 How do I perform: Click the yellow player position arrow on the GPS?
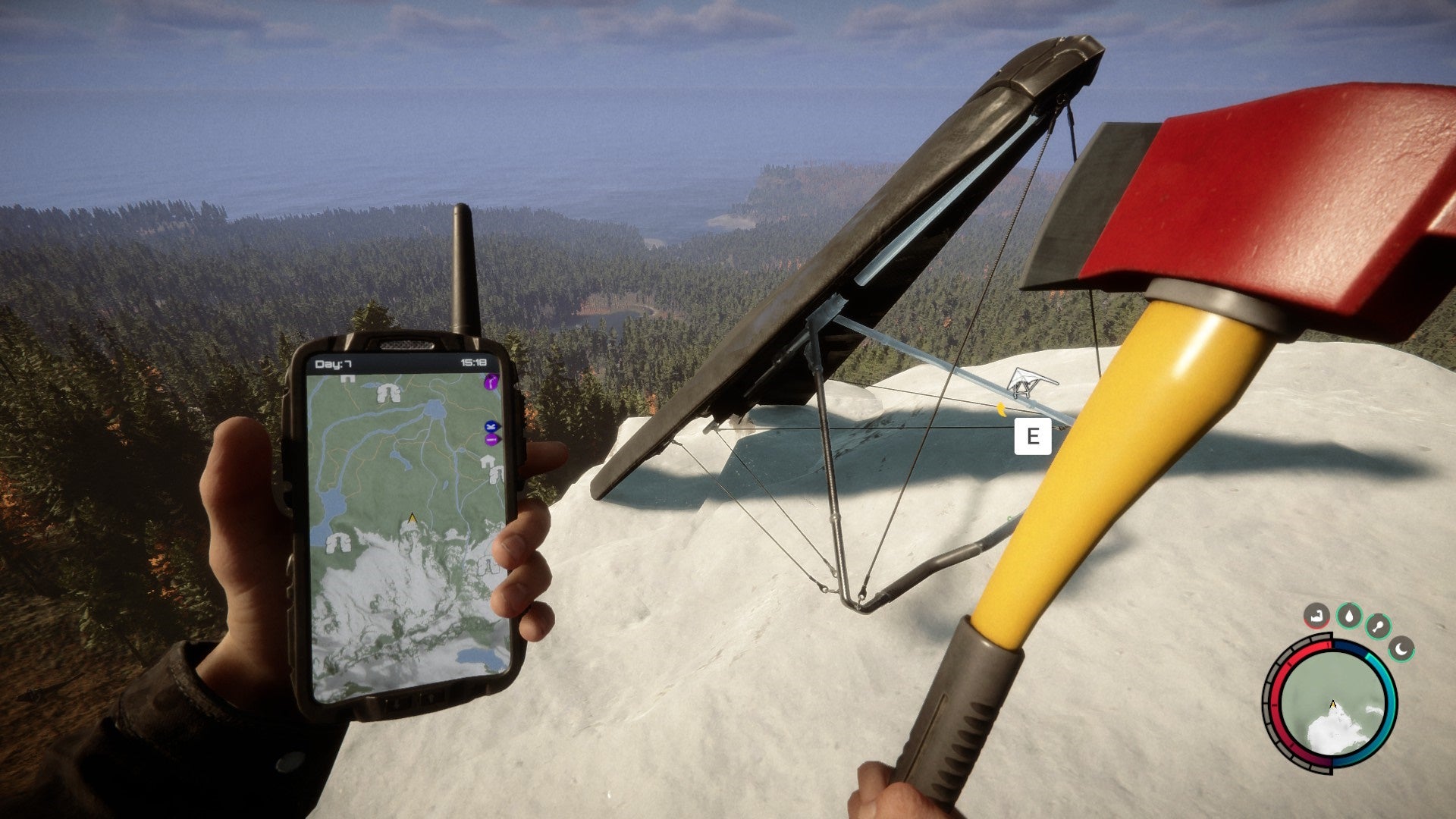coord(412,517)
